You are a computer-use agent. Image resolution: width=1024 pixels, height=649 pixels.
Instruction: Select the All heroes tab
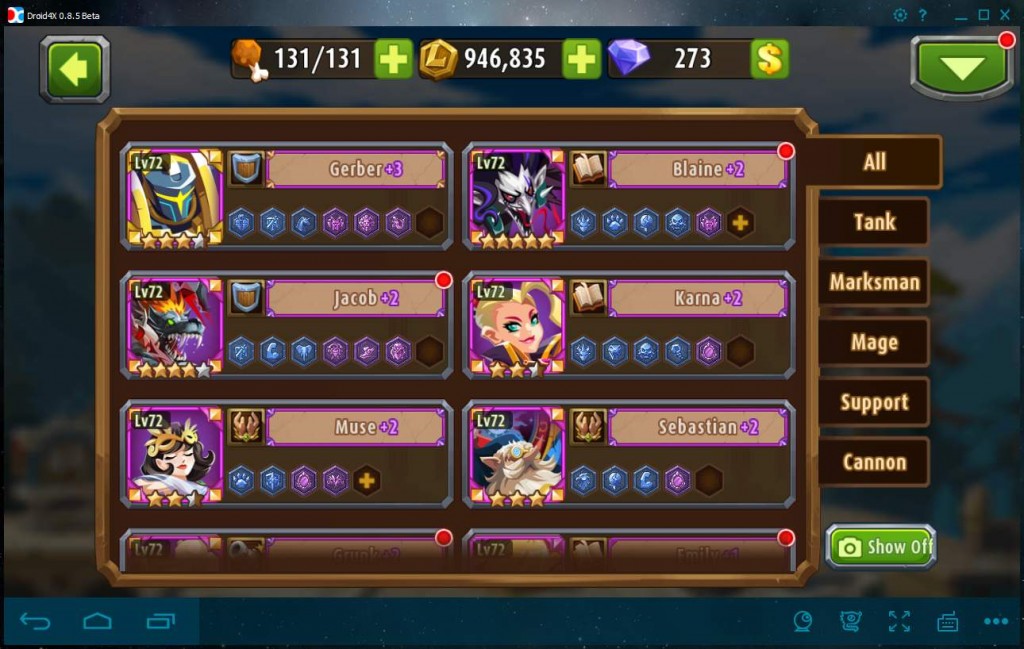[x=874, y=162]
